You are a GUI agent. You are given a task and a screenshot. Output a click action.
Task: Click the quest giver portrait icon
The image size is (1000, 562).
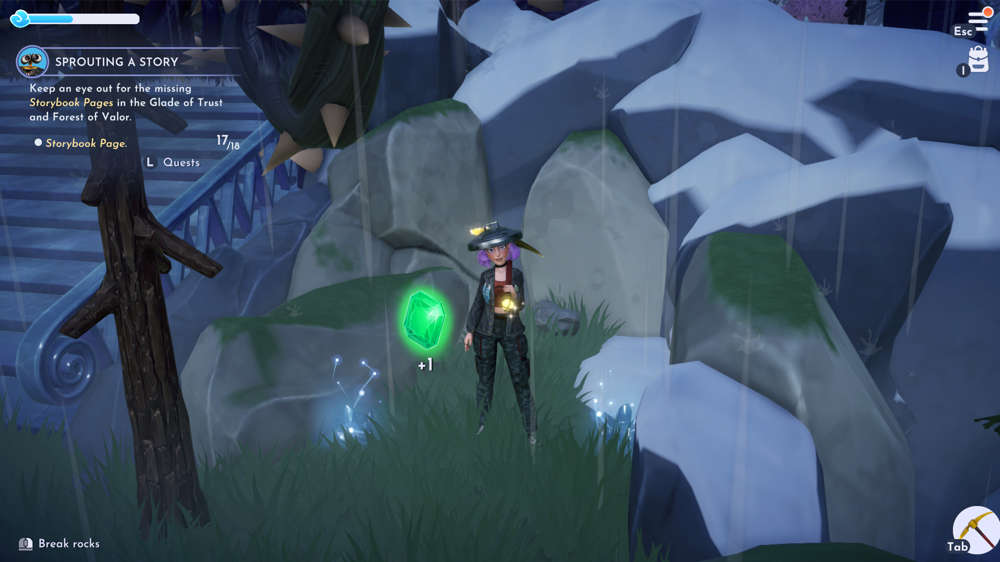(33, 62)
